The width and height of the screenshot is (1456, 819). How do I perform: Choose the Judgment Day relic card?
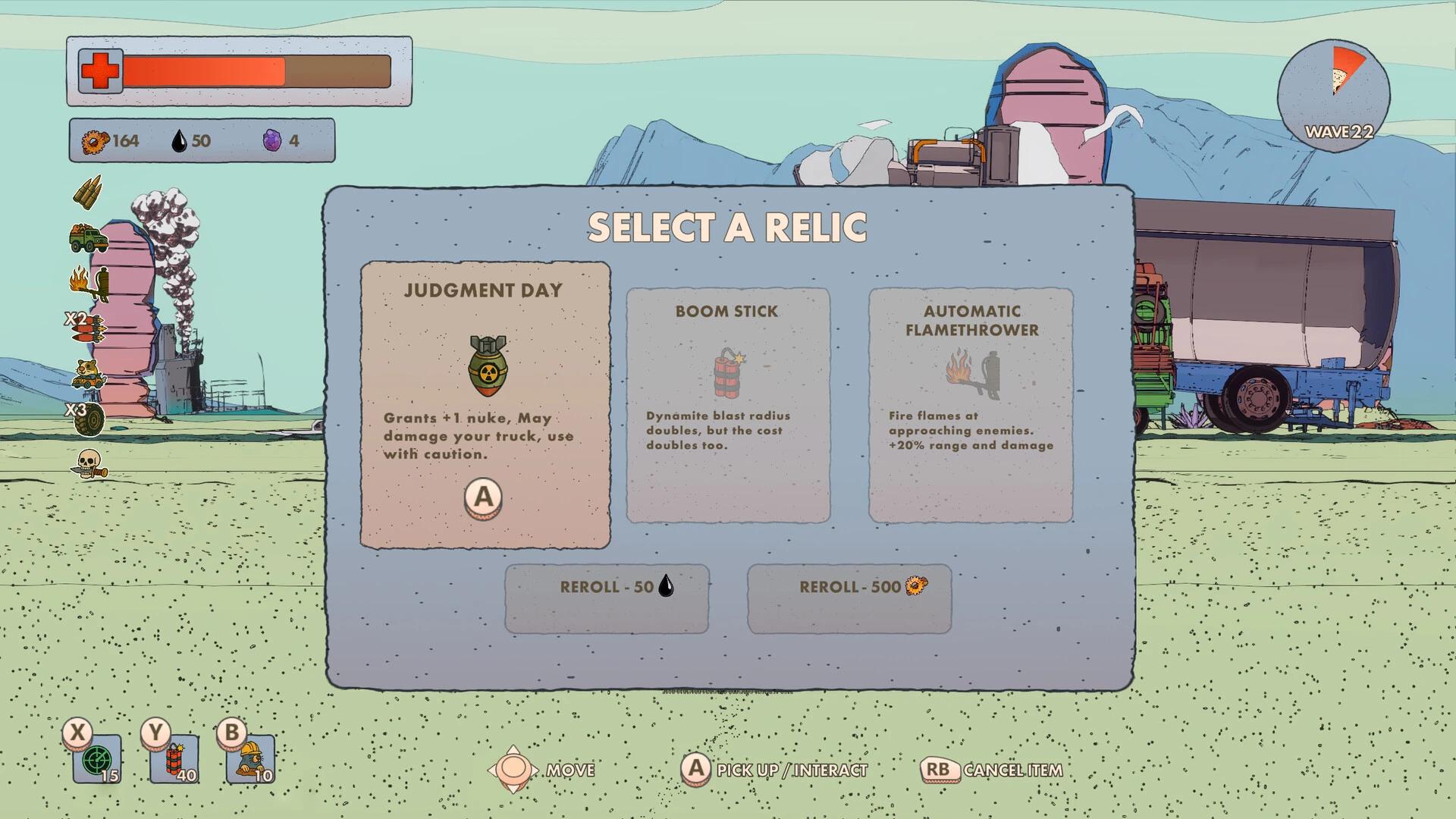(x=485, y=403)
